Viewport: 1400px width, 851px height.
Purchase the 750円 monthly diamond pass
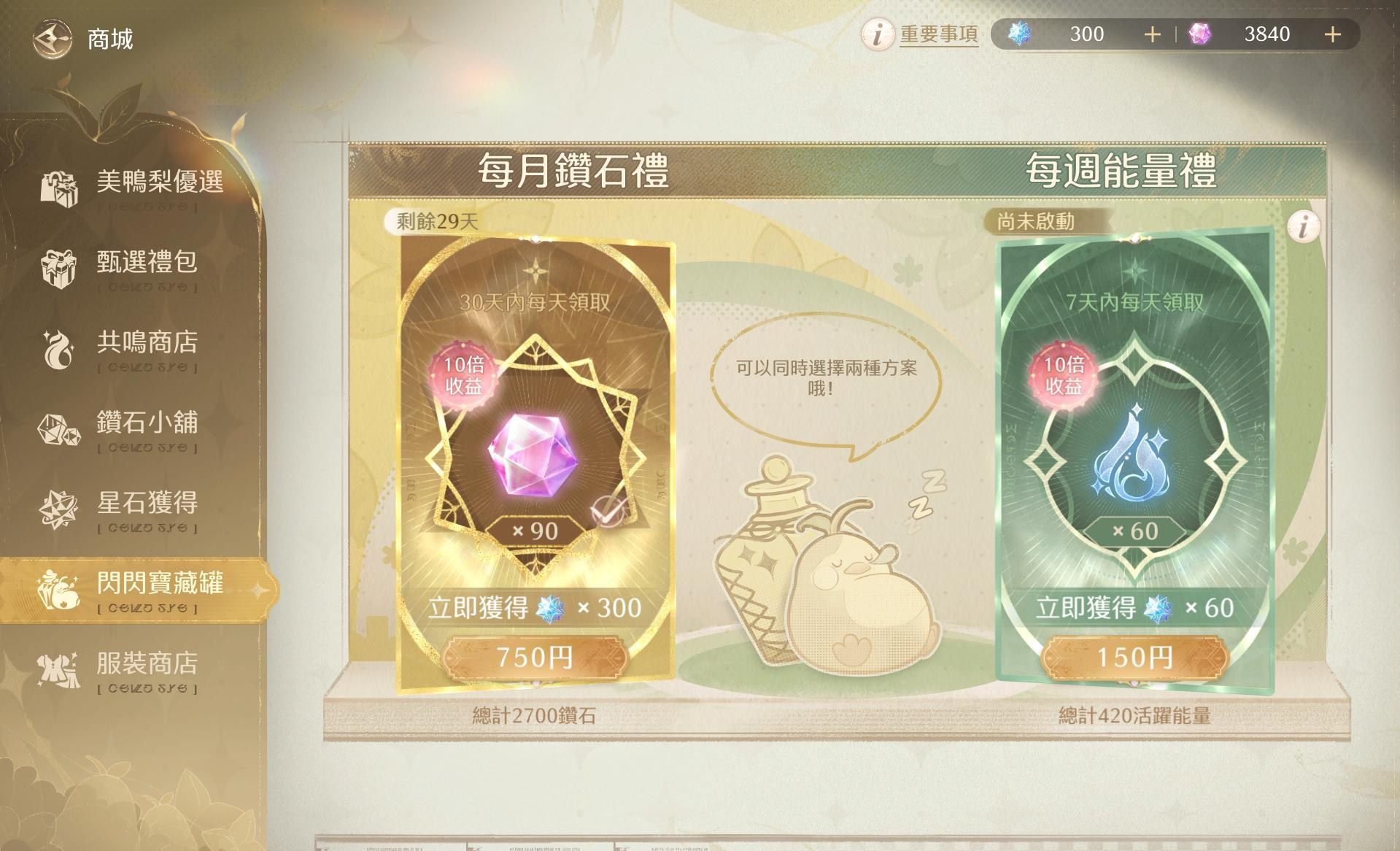[537, 658]
